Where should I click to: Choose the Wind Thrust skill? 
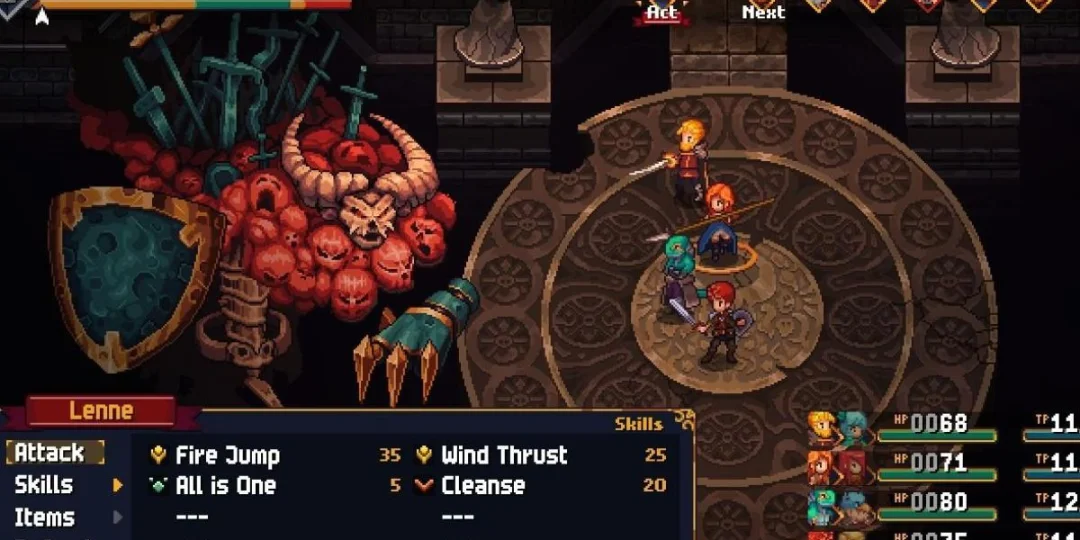click(503, 456)
